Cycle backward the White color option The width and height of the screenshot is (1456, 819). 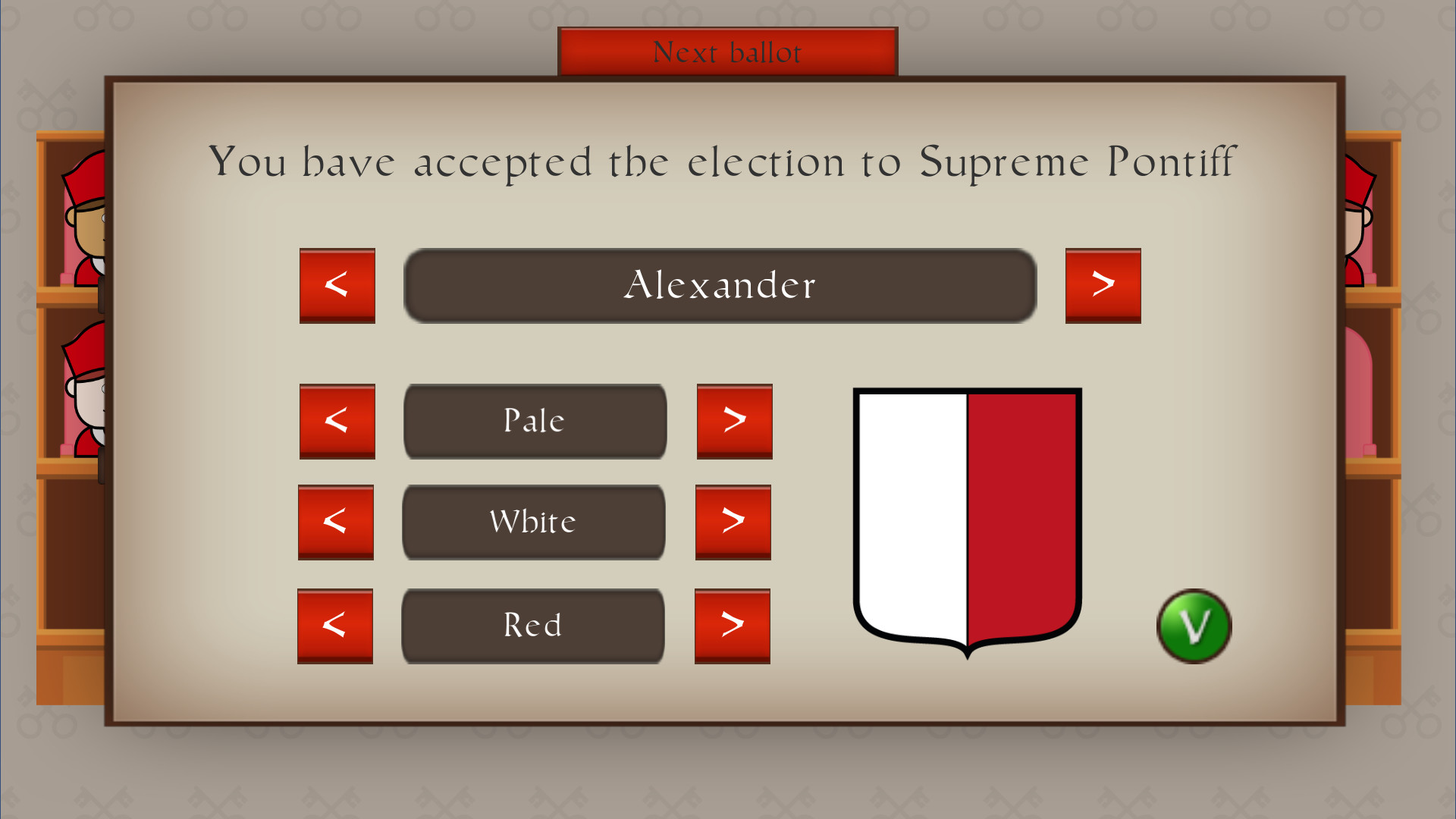click(336, 522)
